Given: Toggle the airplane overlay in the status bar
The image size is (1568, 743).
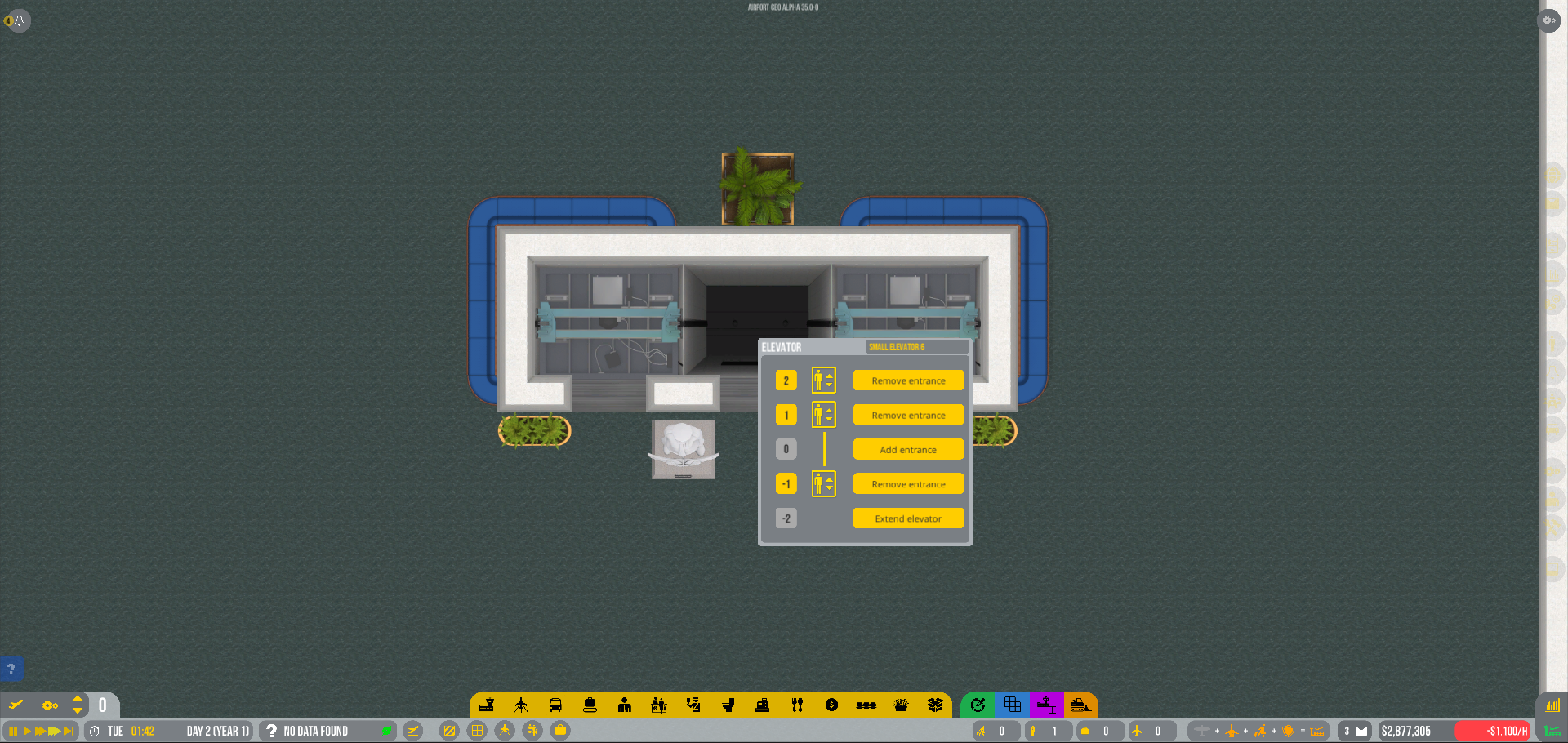Looking at the screenshot, I should [x=505, y=731].
